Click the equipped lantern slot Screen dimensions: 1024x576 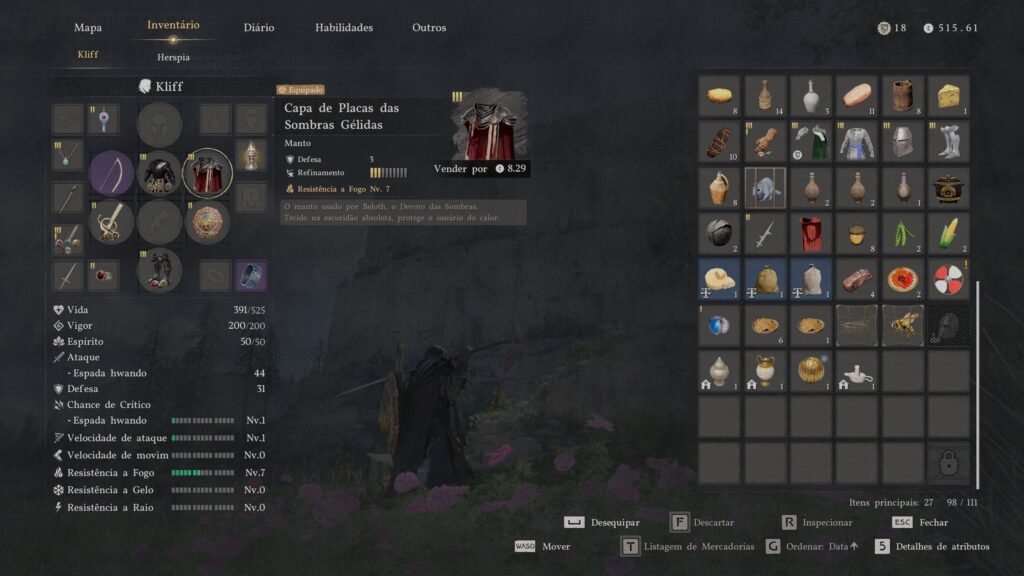pos(250,156)
